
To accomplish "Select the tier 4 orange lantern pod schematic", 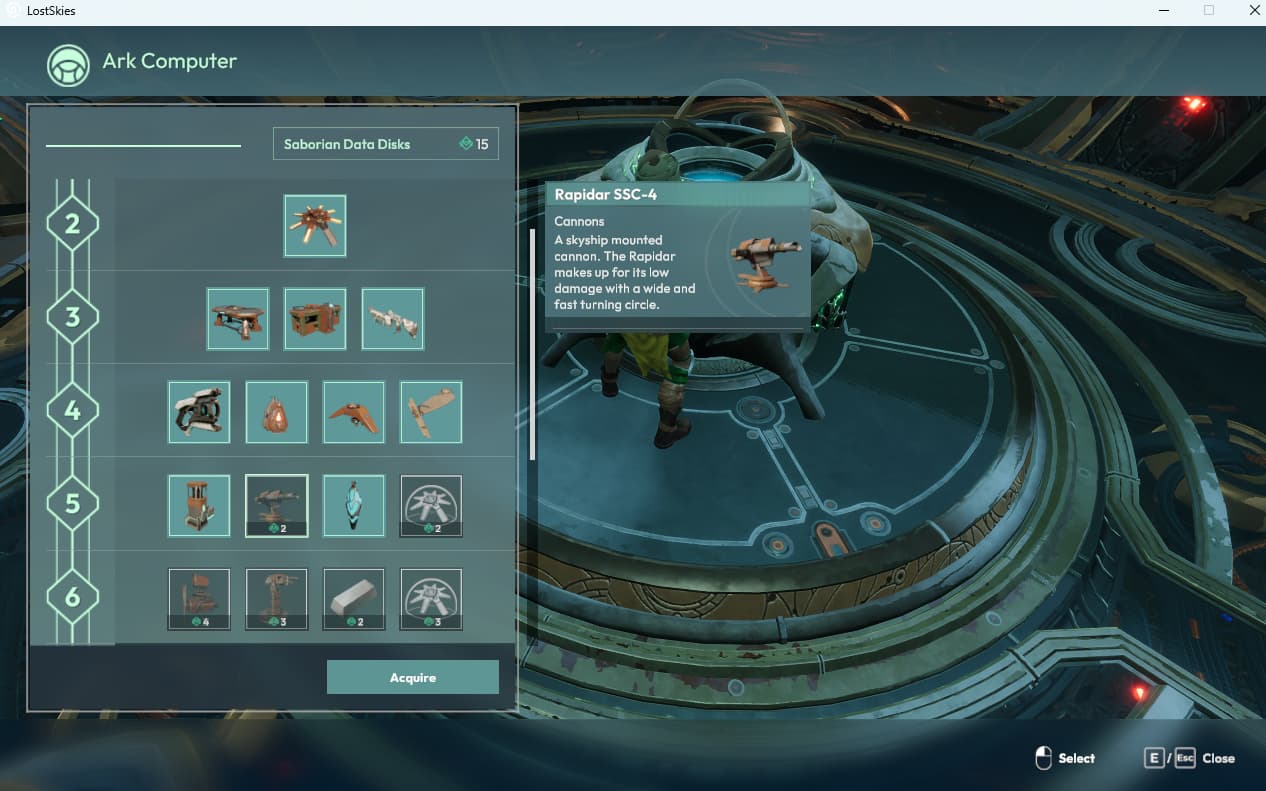I will tap(277, 411).
